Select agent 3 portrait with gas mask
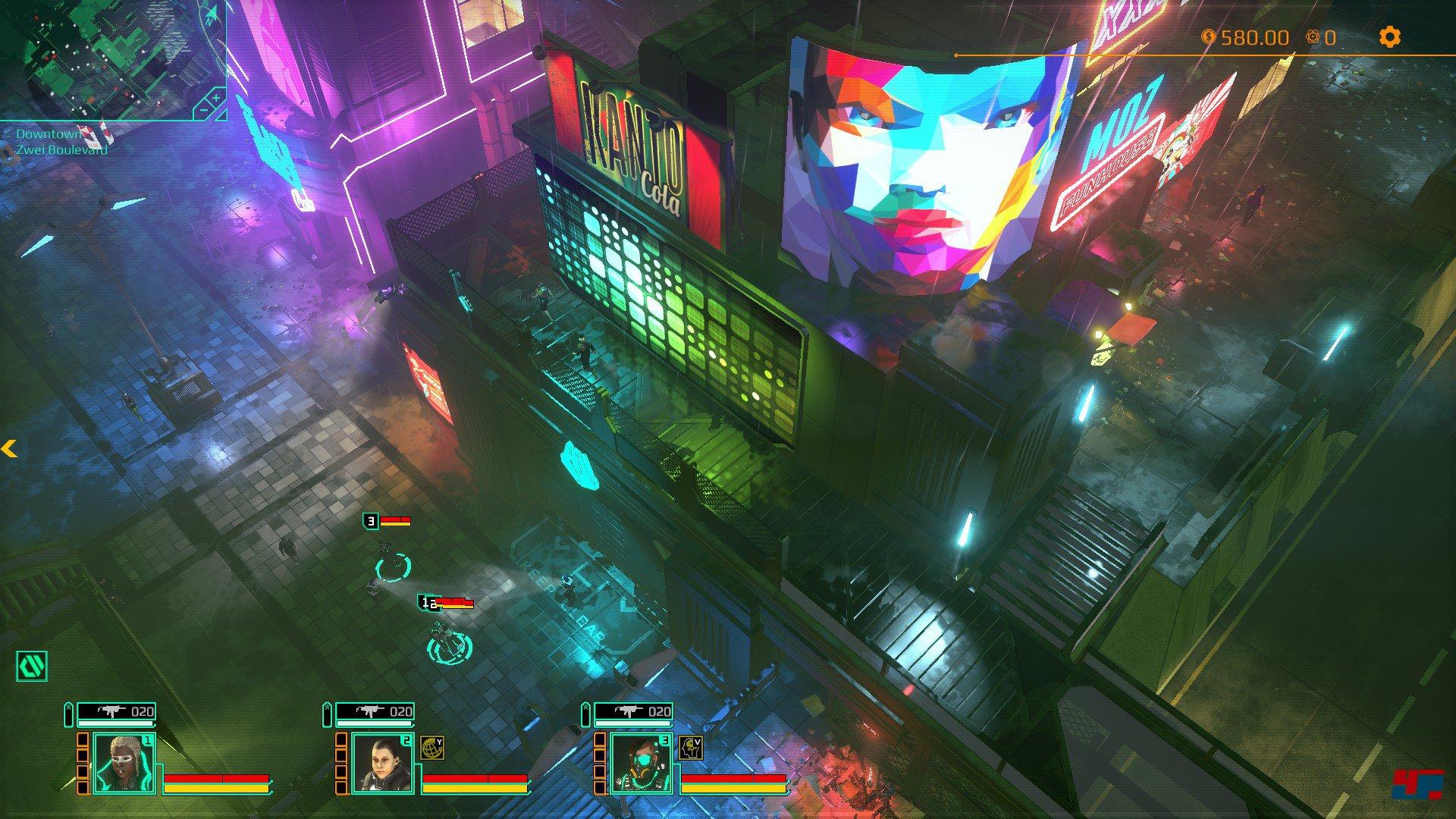Screen dimensions: 1456x819 [x=640, y=764]
